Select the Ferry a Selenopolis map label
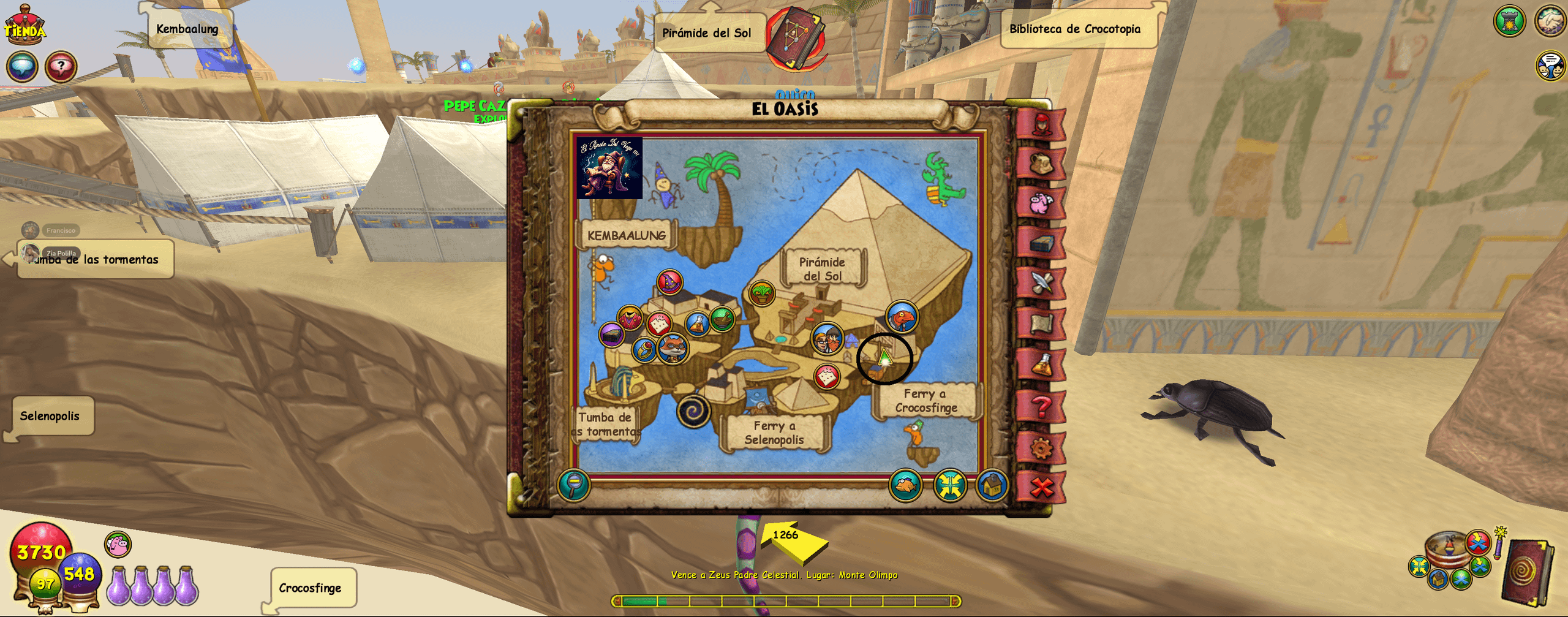 (774, 433)
